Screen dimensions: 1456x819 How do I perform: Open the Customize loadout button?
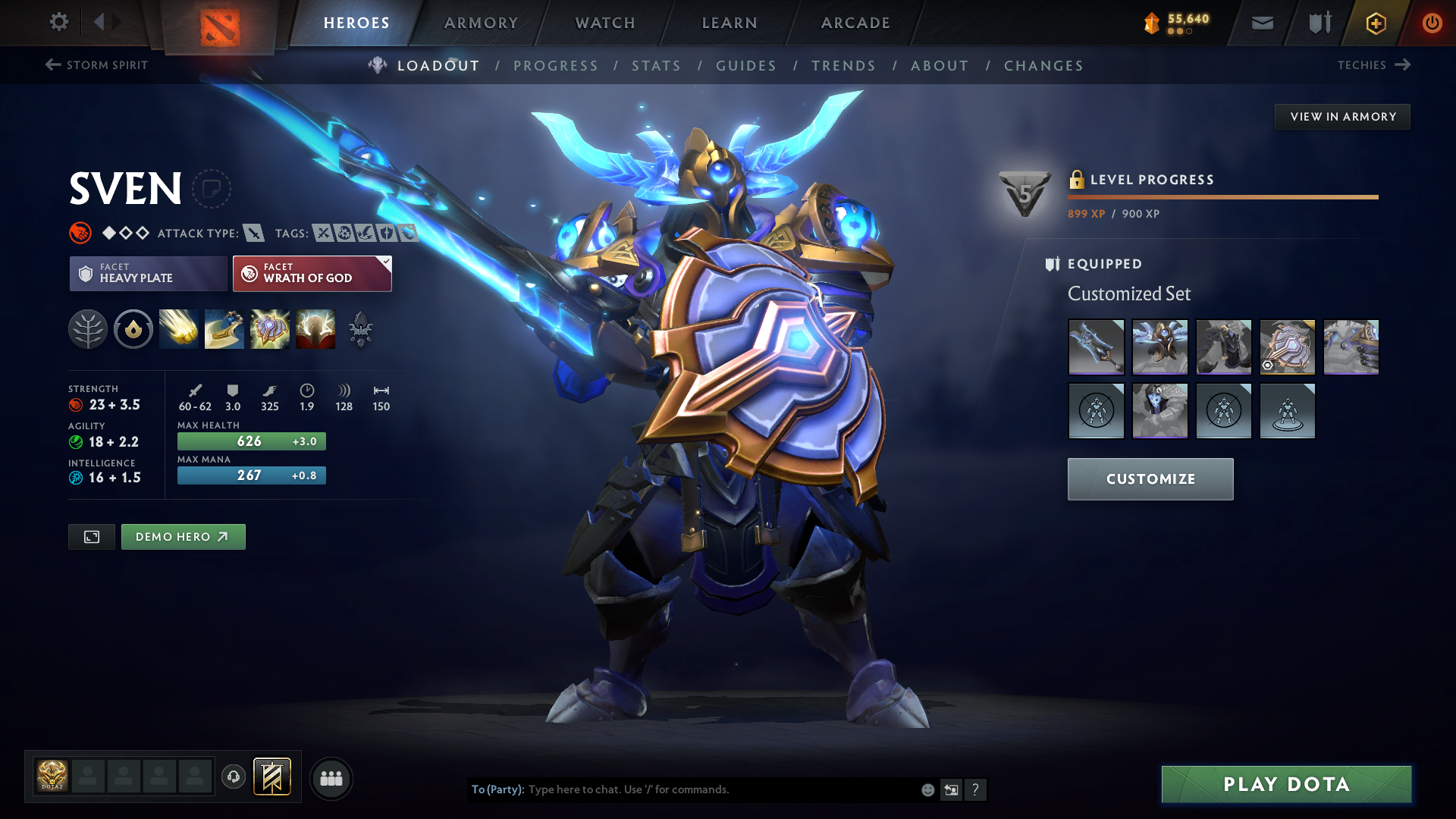pyautogui.click(x=1150, y=479)
